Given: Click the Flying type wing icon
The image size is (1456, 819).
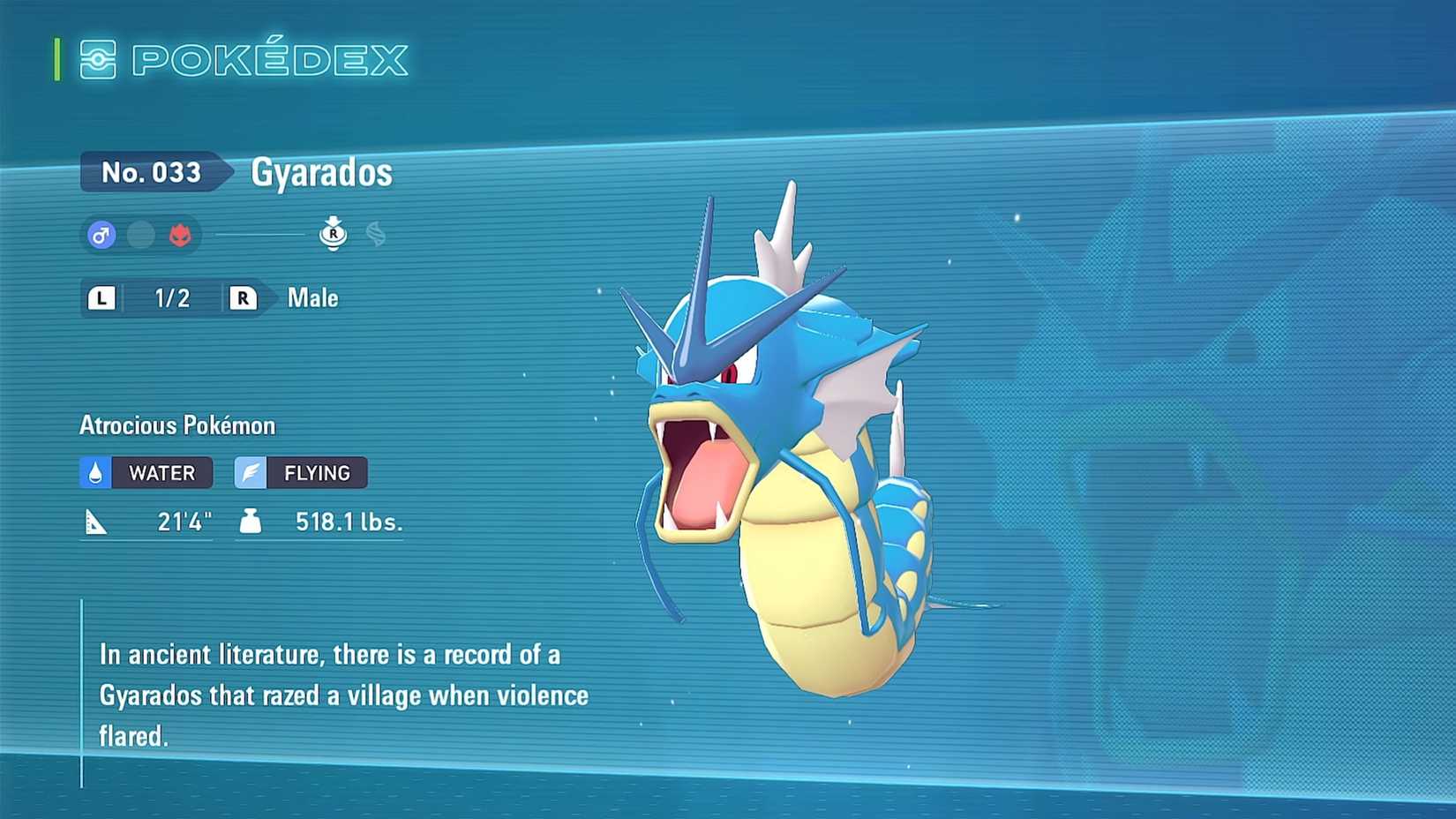Looking at the screenshot, I should [250, 472].
